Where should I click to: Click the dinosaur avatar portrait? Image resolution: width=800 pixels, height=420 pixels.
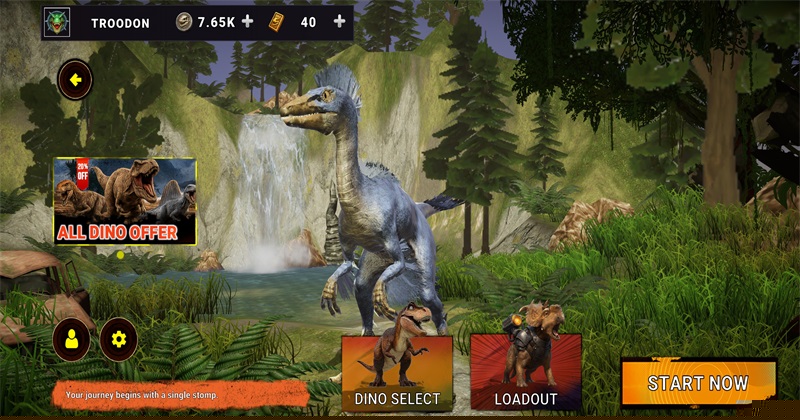point(57,21)
